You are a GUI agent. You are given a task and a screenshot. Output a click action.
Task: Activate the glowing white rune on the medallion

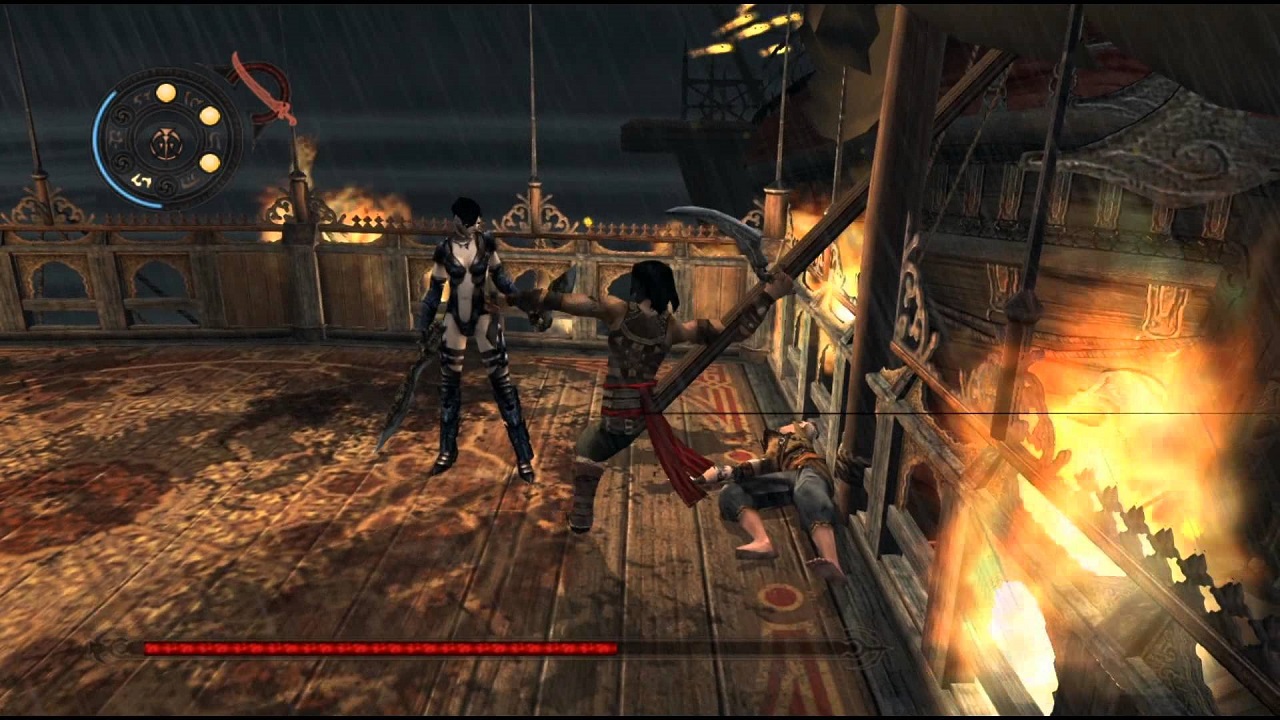click(x=140, y=180)
